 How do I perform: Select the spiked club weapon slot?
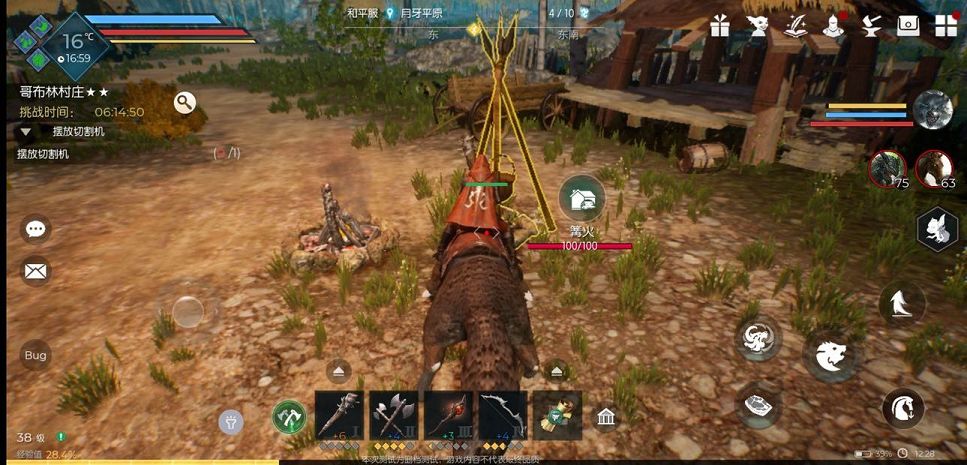tap(339, 414)
